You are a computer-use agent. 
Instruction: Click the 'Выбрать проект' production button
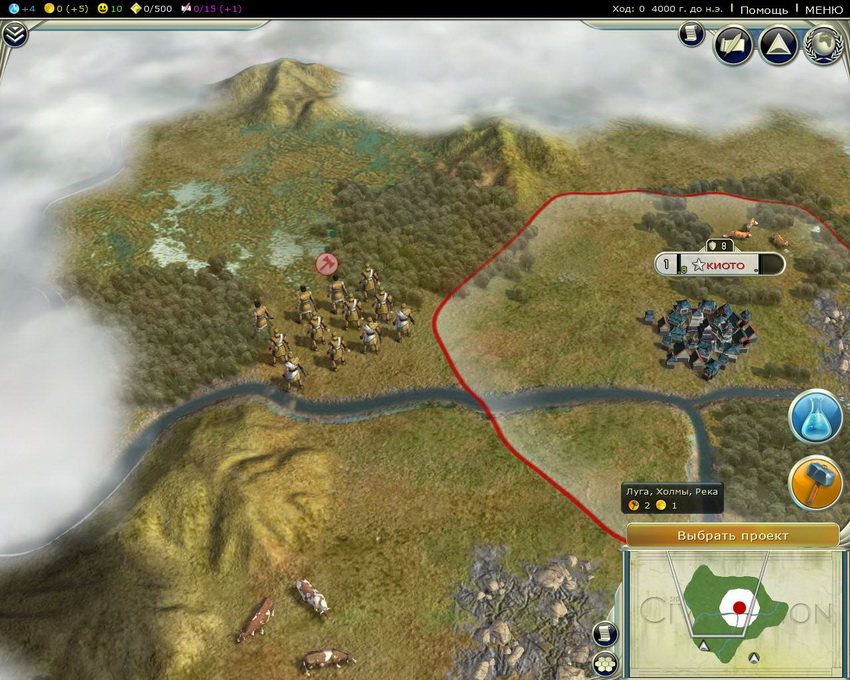tap(732, 536)
